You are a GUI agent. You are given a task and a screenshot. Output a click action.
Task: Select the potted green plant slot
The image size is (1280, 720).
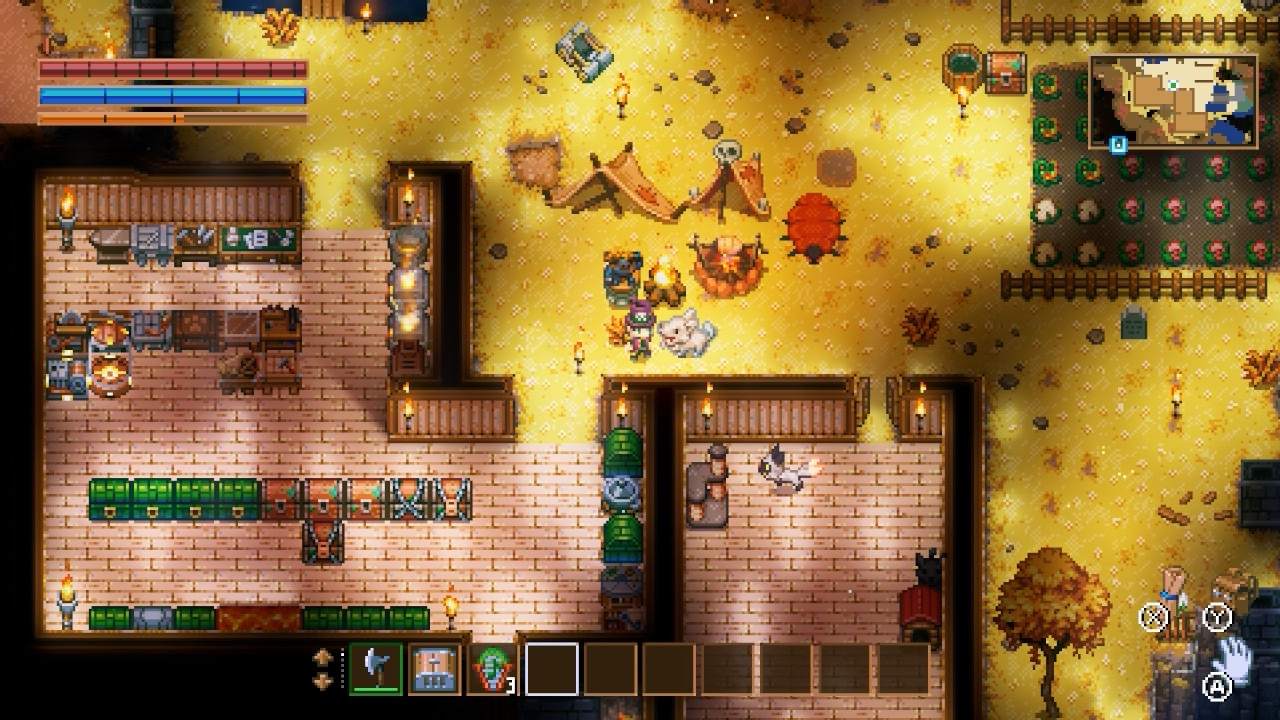coord(493,668)
